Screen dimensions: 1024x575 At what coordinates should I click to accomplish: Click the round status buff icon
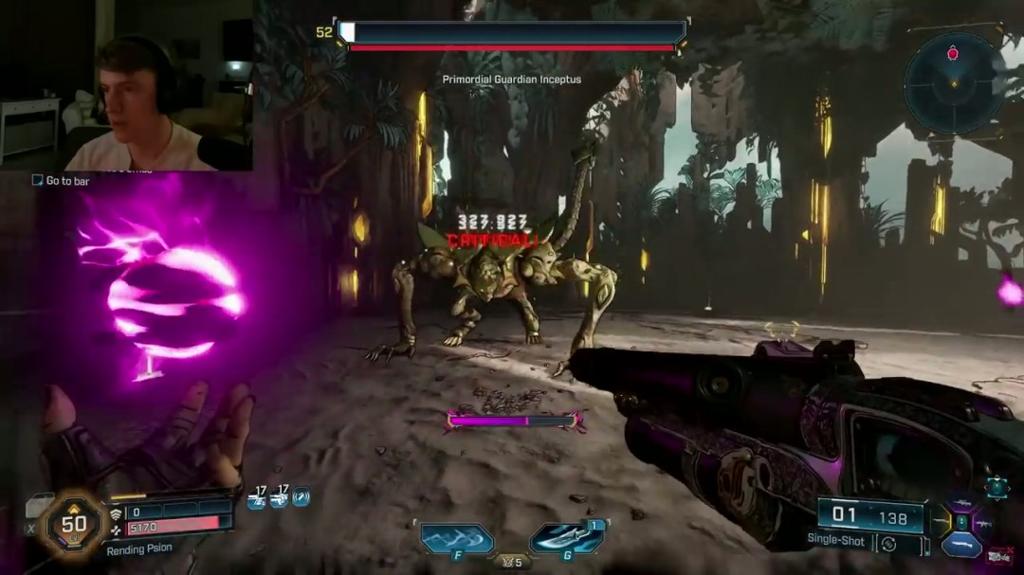(300, 496)
